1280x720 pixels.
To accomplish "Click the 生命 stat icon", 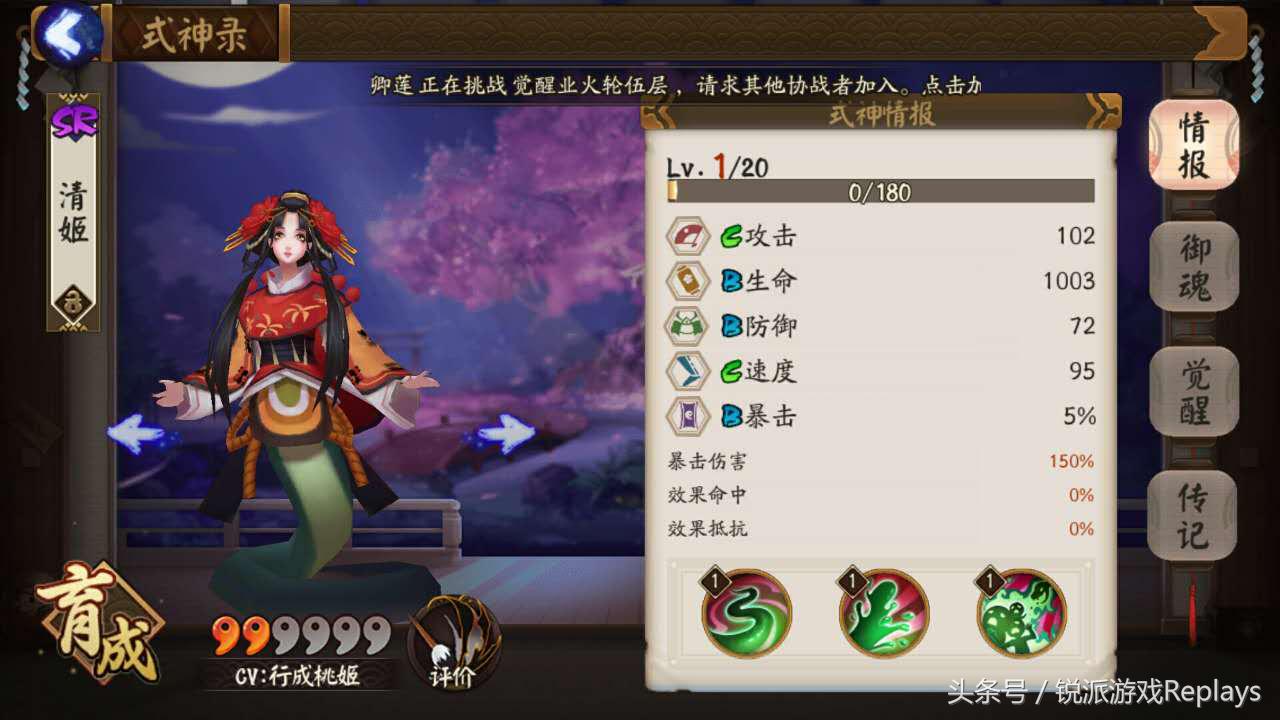I will (688, 281).
